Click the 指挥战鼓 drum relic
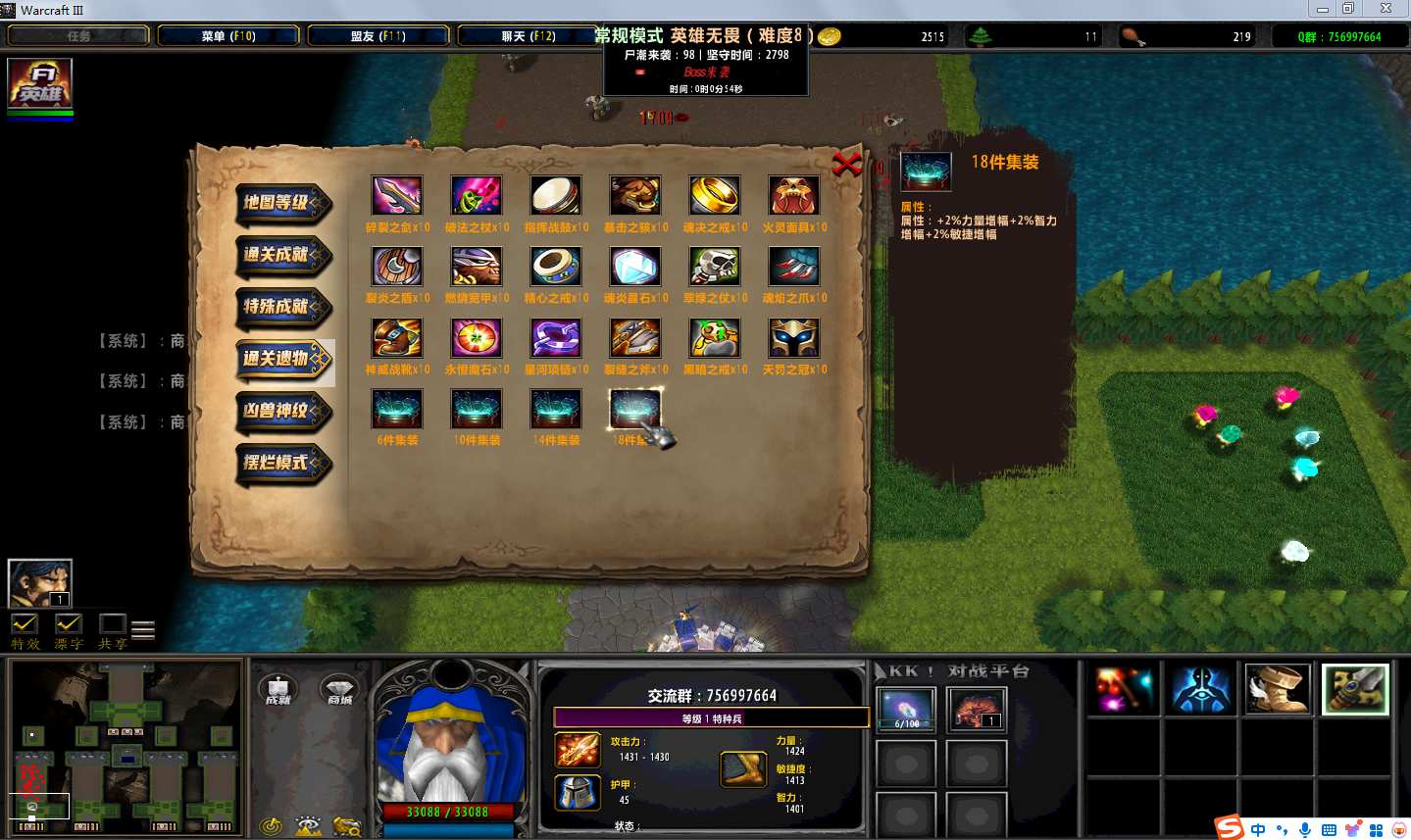The height and width of the screenshot is (840, 1411). [556, 196]
